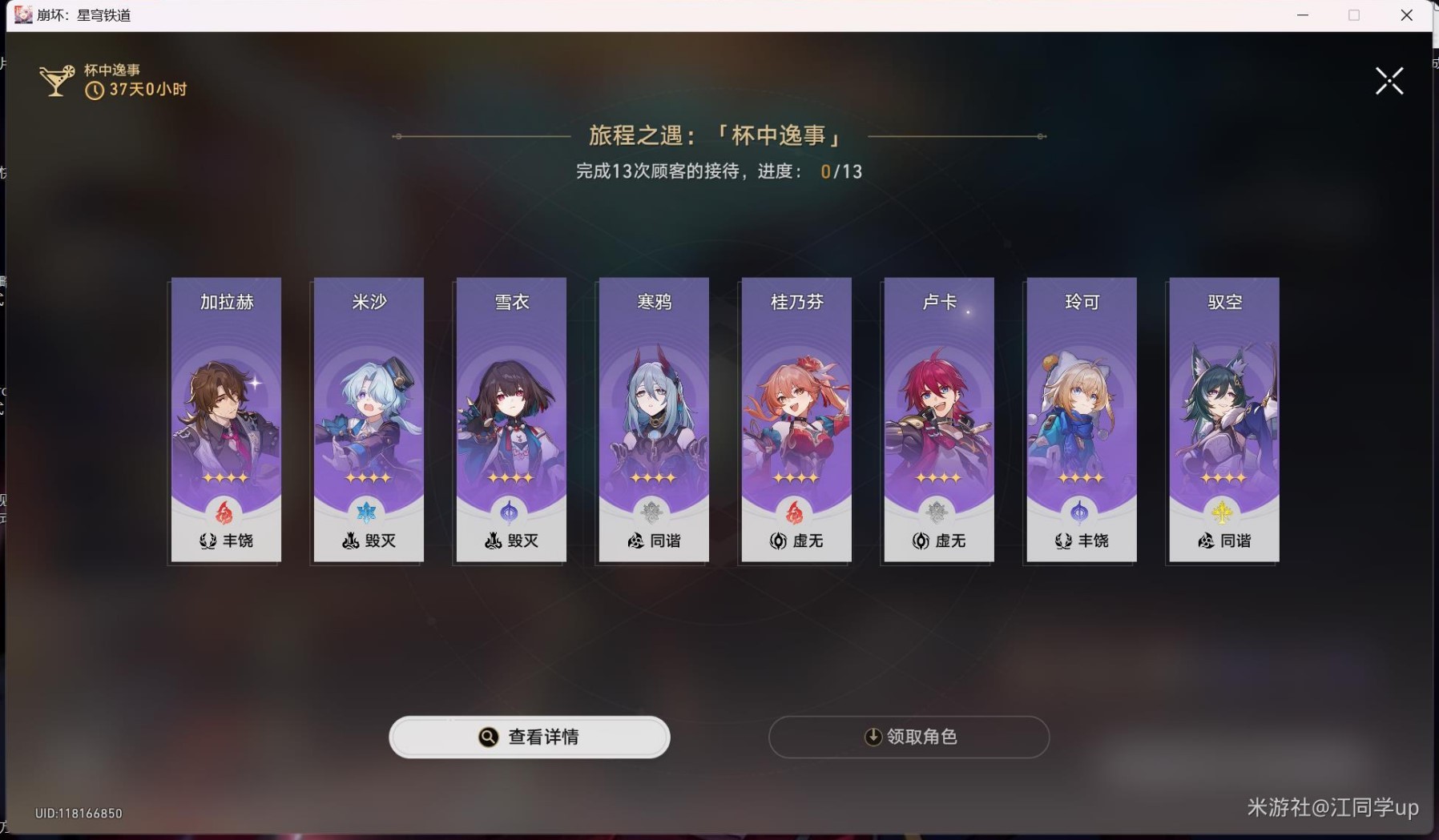The image size is (1439, 840).
Task: Select the yellow element icon on 驭空's card
Action: point(1223,513)
